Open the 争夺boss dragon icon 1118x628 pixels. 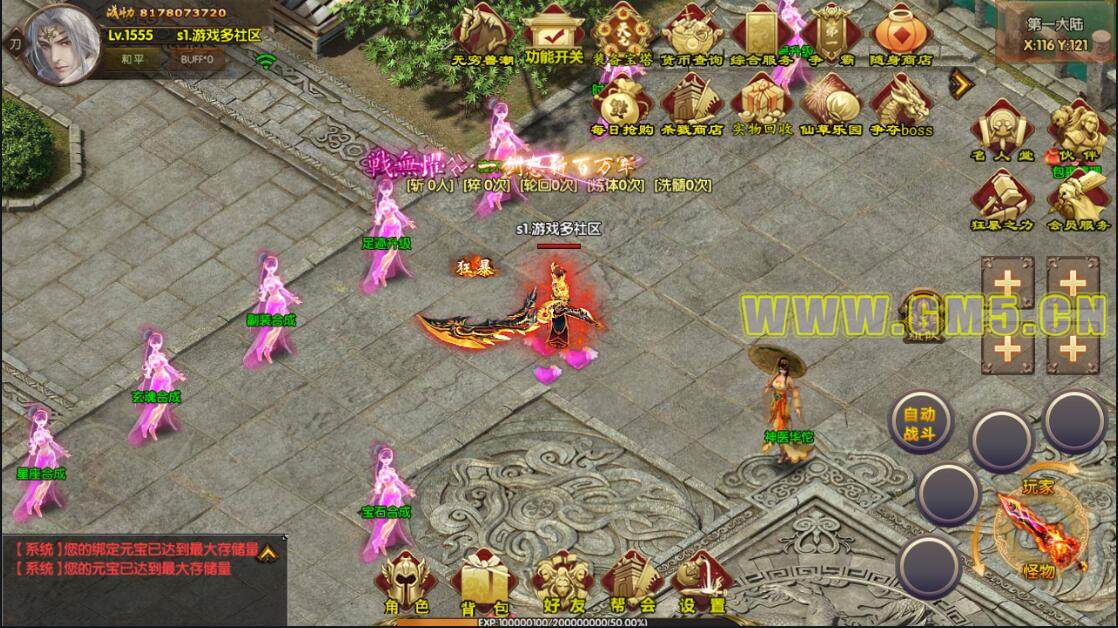pyautogui.click(x=902, y=105)
